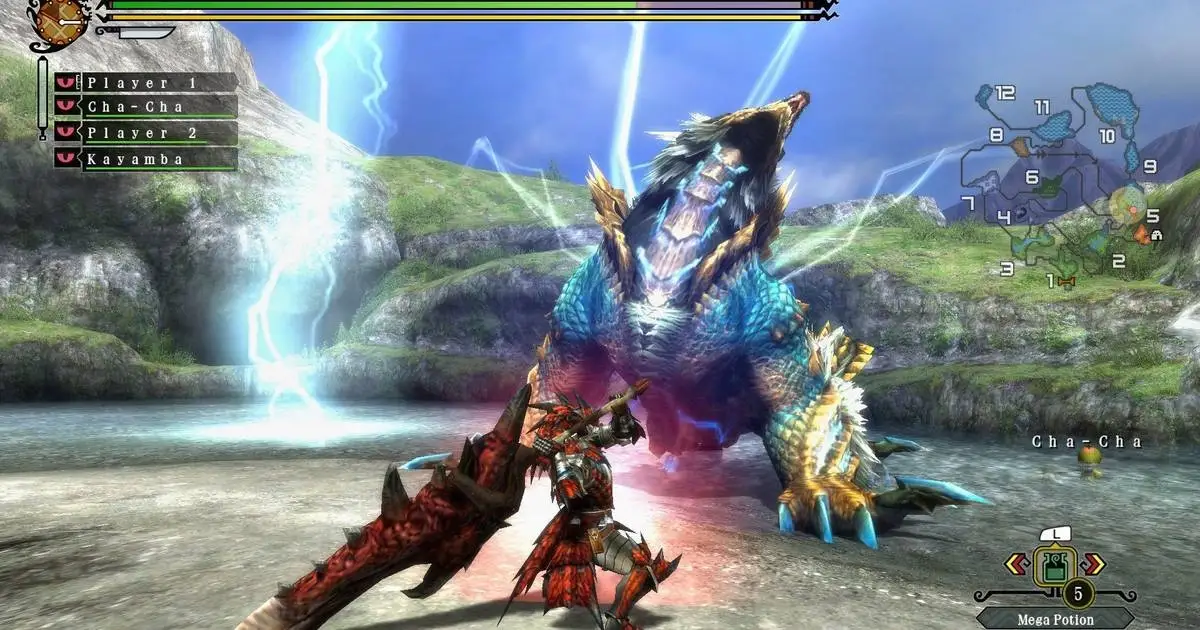Choose Kayamba in the party list
1200x630 pixels.
[146, 158]
